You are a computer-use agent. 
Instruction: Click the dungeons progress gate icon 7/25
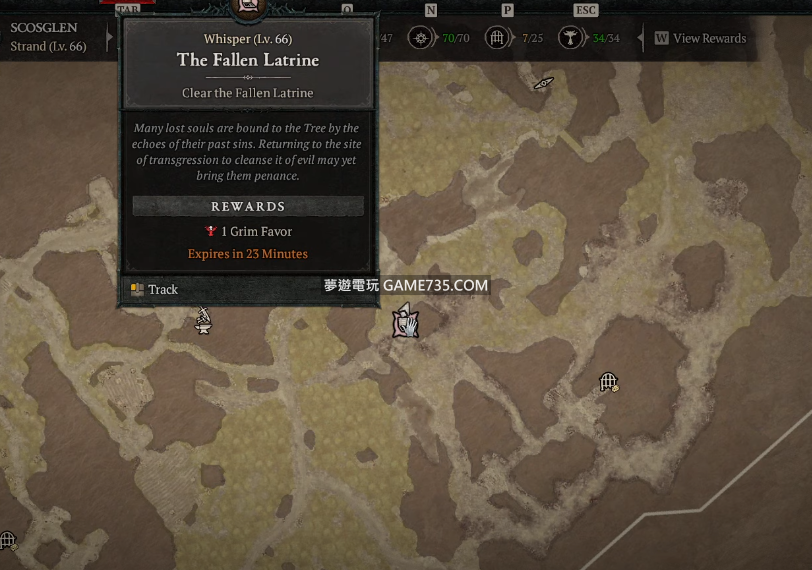[496, 38]
